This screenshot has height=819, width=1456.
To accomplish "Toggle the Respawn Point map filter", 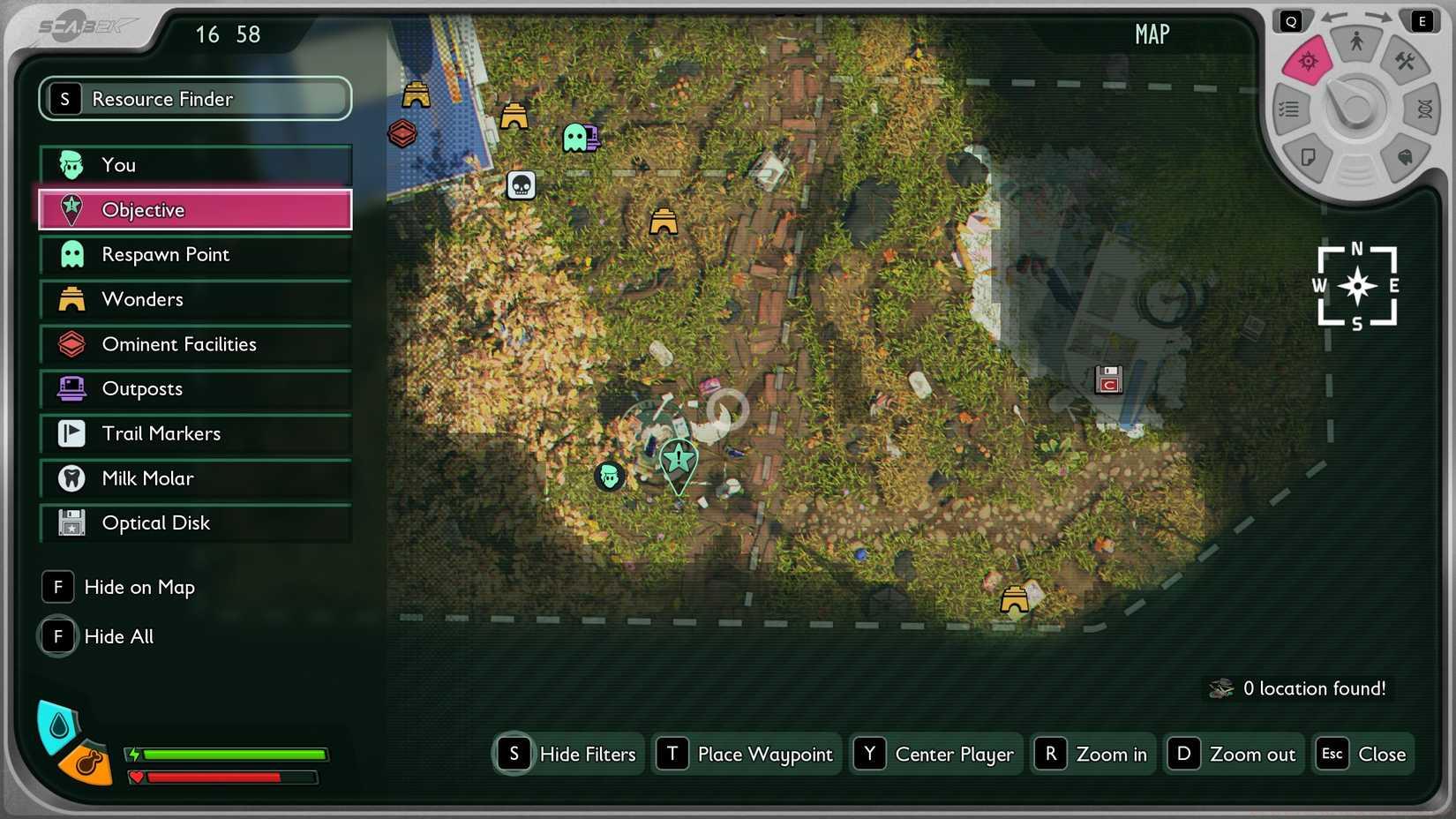I will 194,254.
